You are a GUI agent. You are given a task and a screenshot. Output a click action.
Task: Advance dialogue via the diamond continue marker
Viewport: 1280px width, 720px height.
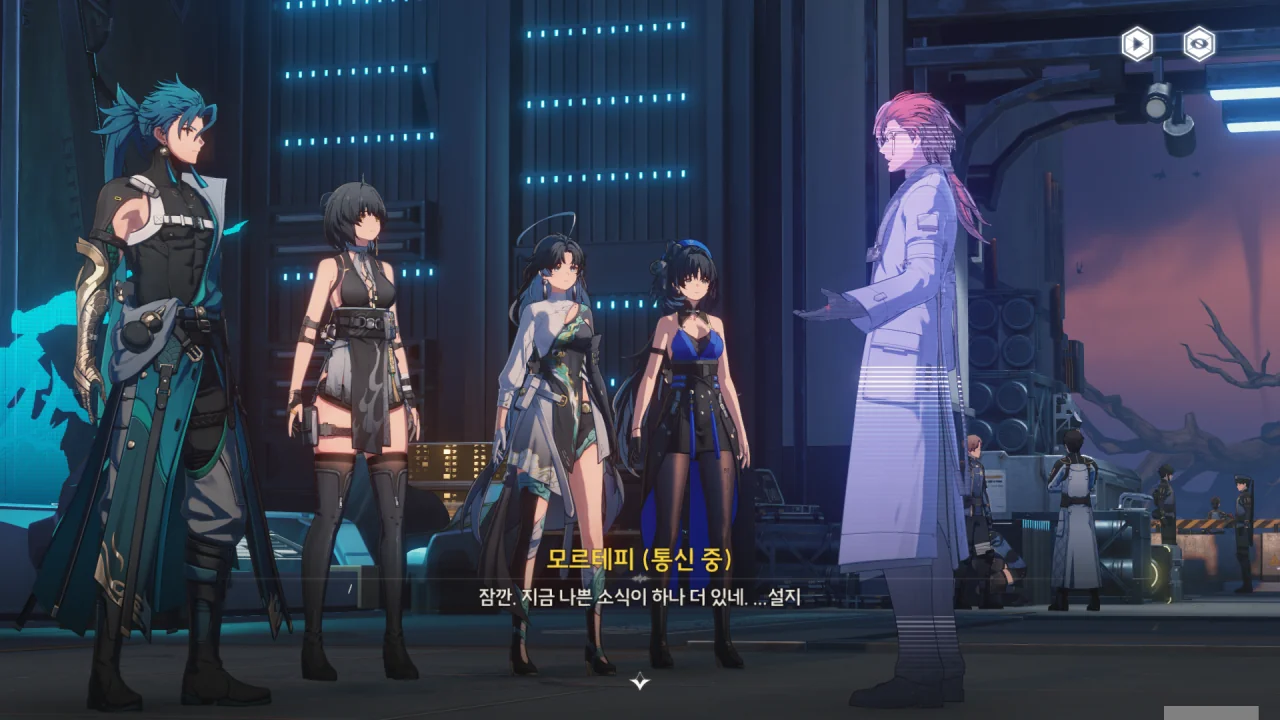pos(640,681)
